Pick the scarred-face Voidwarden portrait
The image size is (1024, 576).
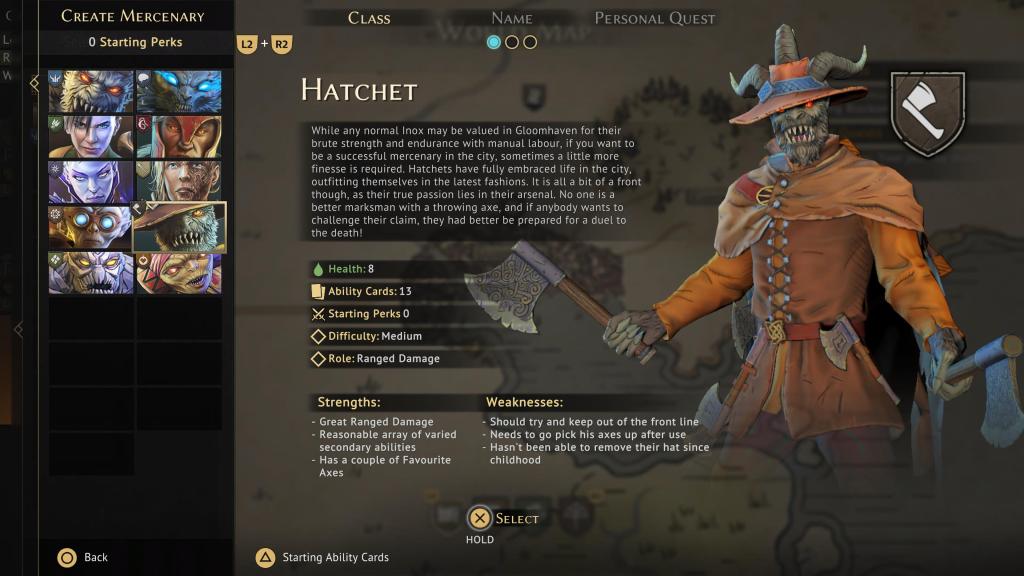(x=179, y=180)
